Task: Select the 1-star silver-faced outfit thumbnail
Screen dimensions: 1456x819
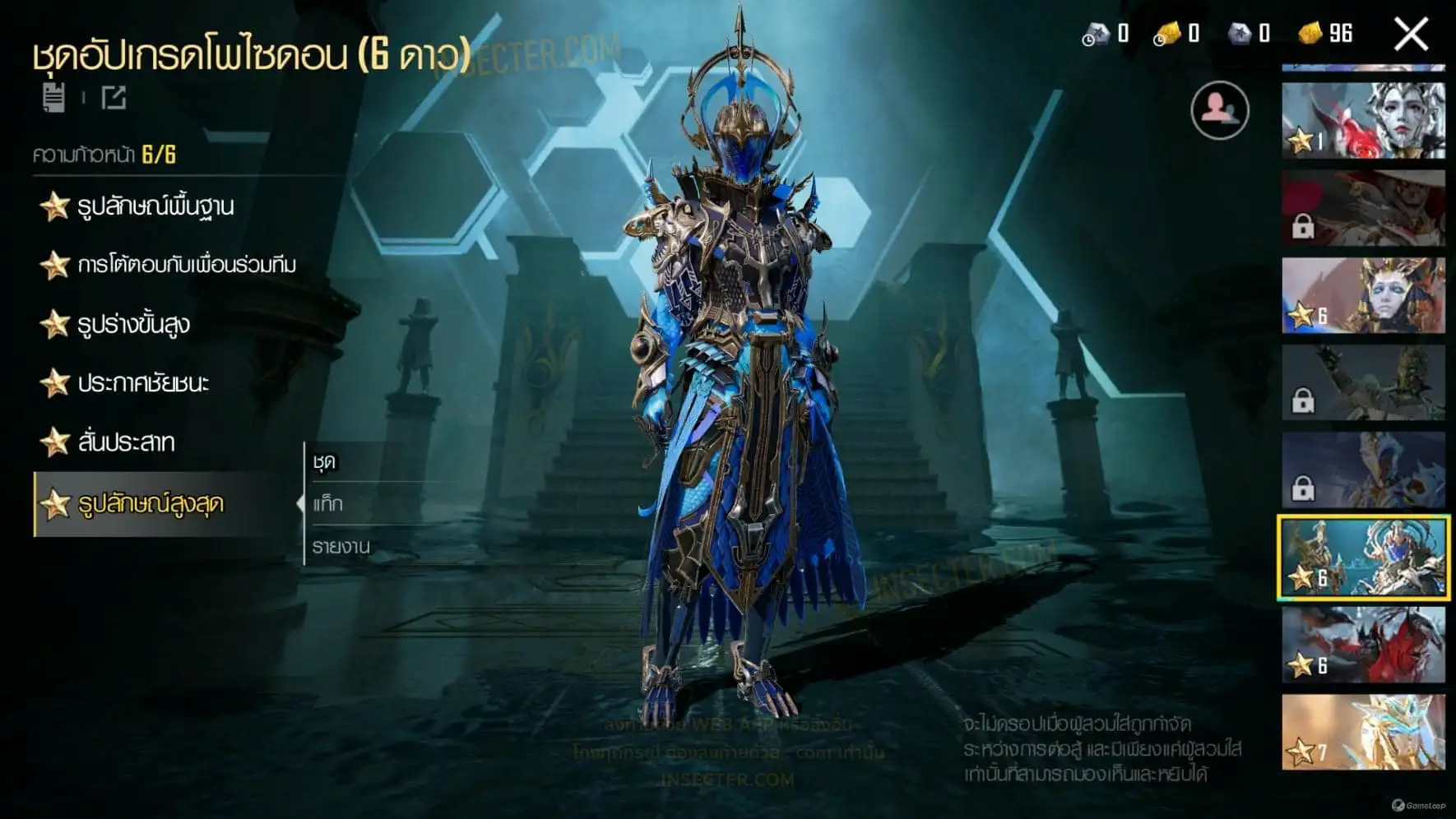Action: click(1363, 121)
